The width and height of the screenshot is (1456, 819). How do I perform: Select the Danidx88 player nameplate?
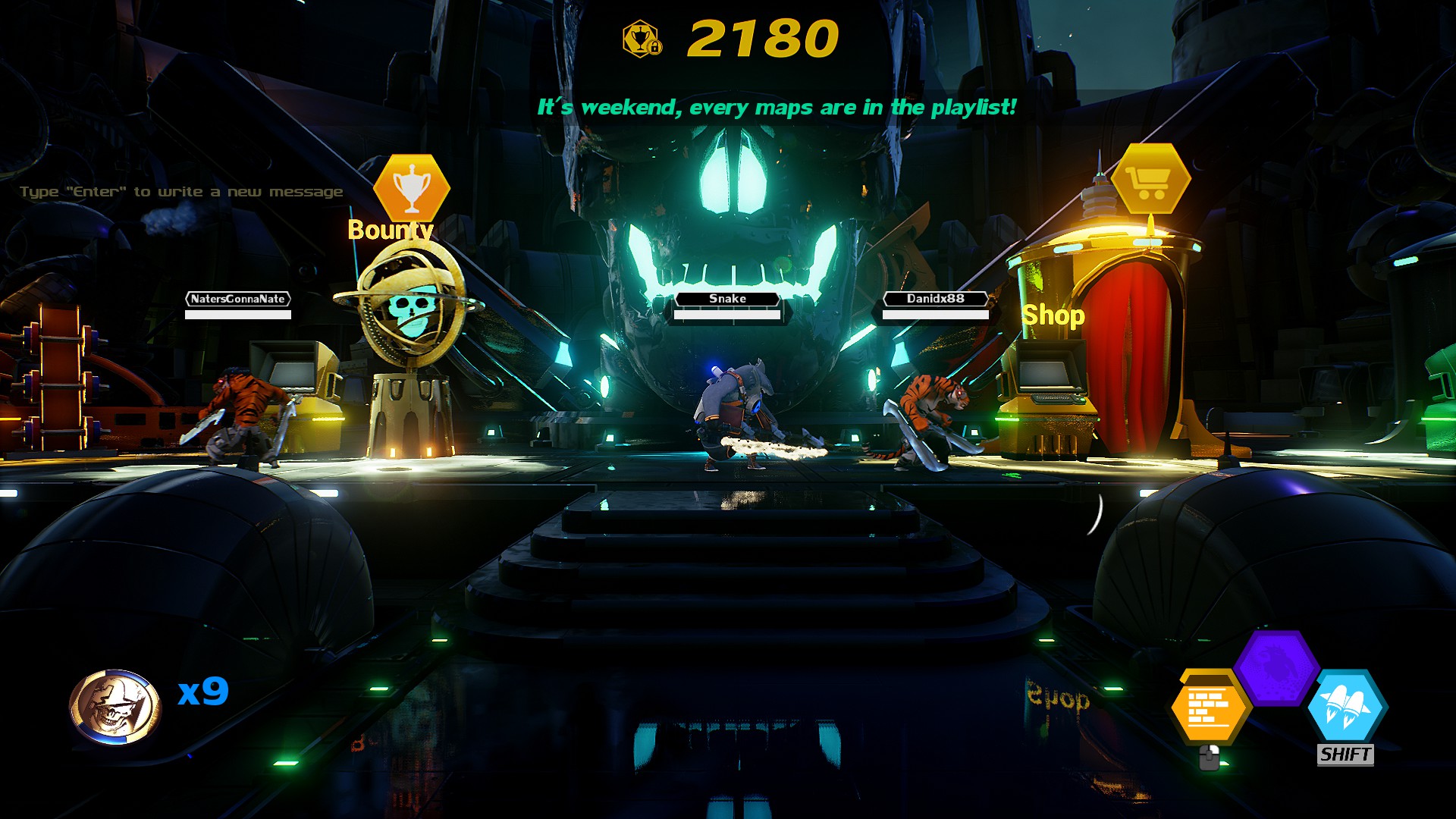click(936, 299)
